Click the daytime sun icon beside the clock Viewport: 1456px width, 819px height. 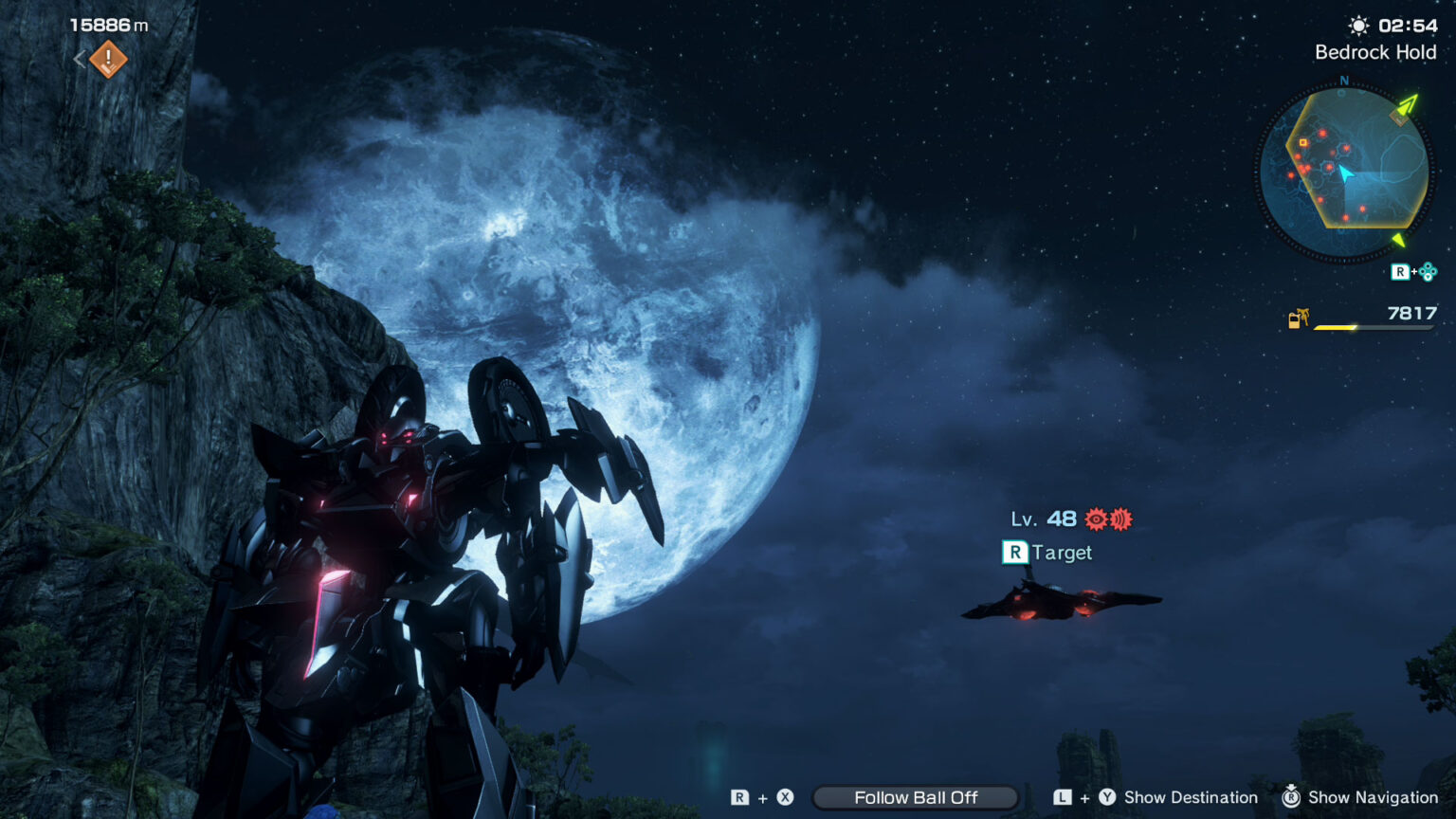coord(1357,26)
